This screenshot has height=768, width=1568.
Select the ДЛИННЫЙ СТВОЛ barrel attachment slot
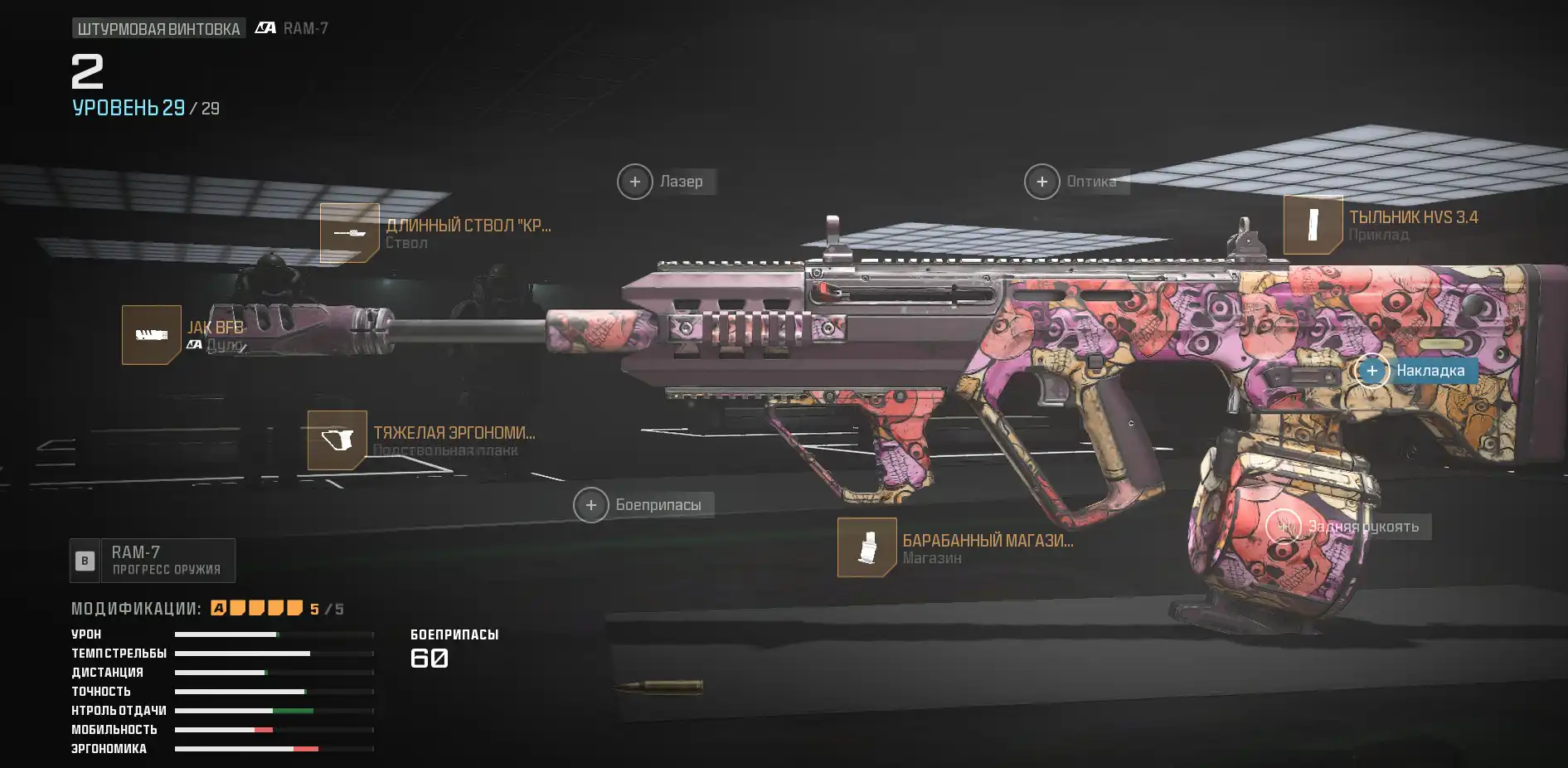pos(350,233)
